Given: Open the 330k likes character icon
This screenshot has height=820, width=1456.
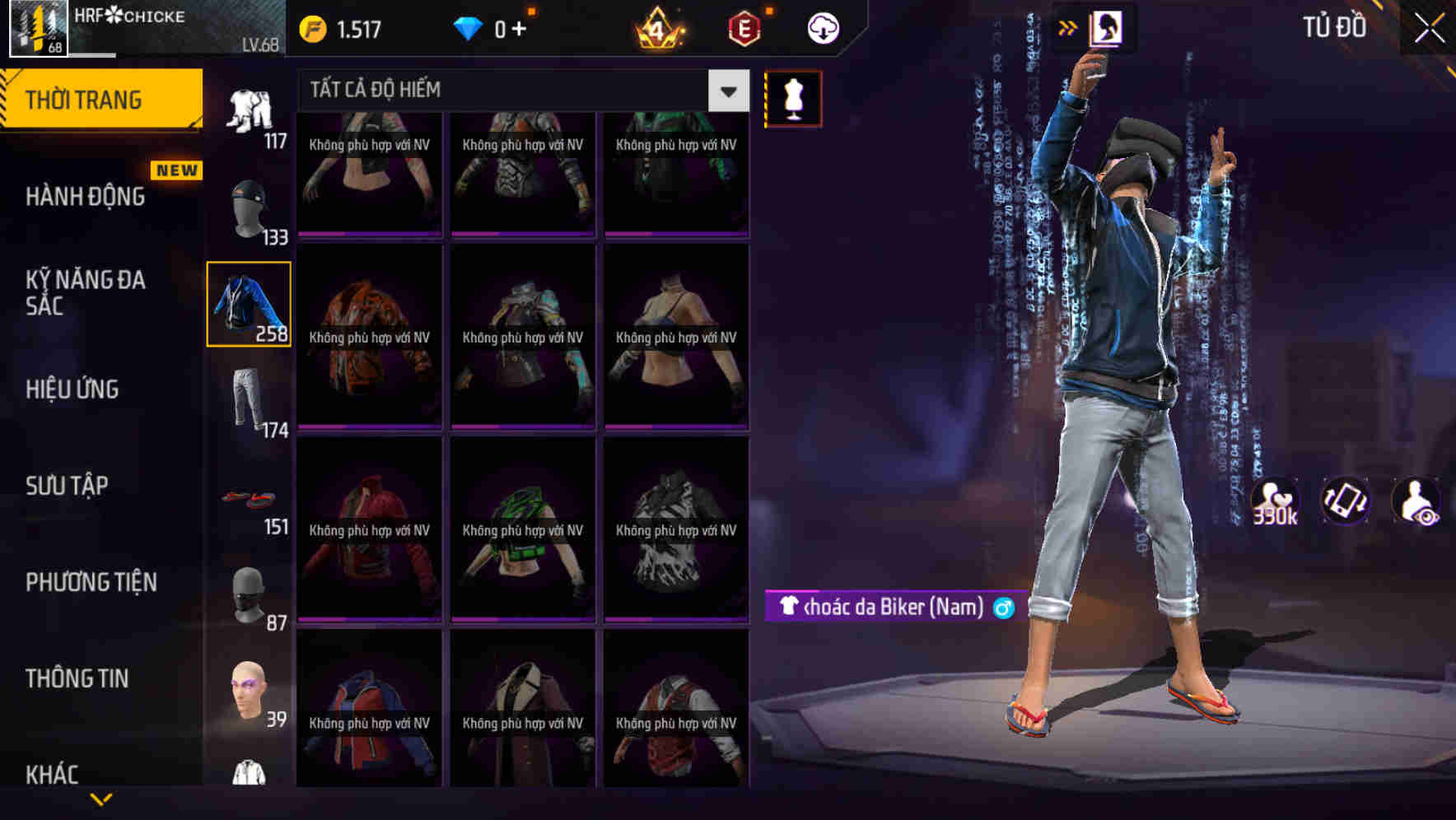Looking at the screenshot, I should tap(1276, 501).
